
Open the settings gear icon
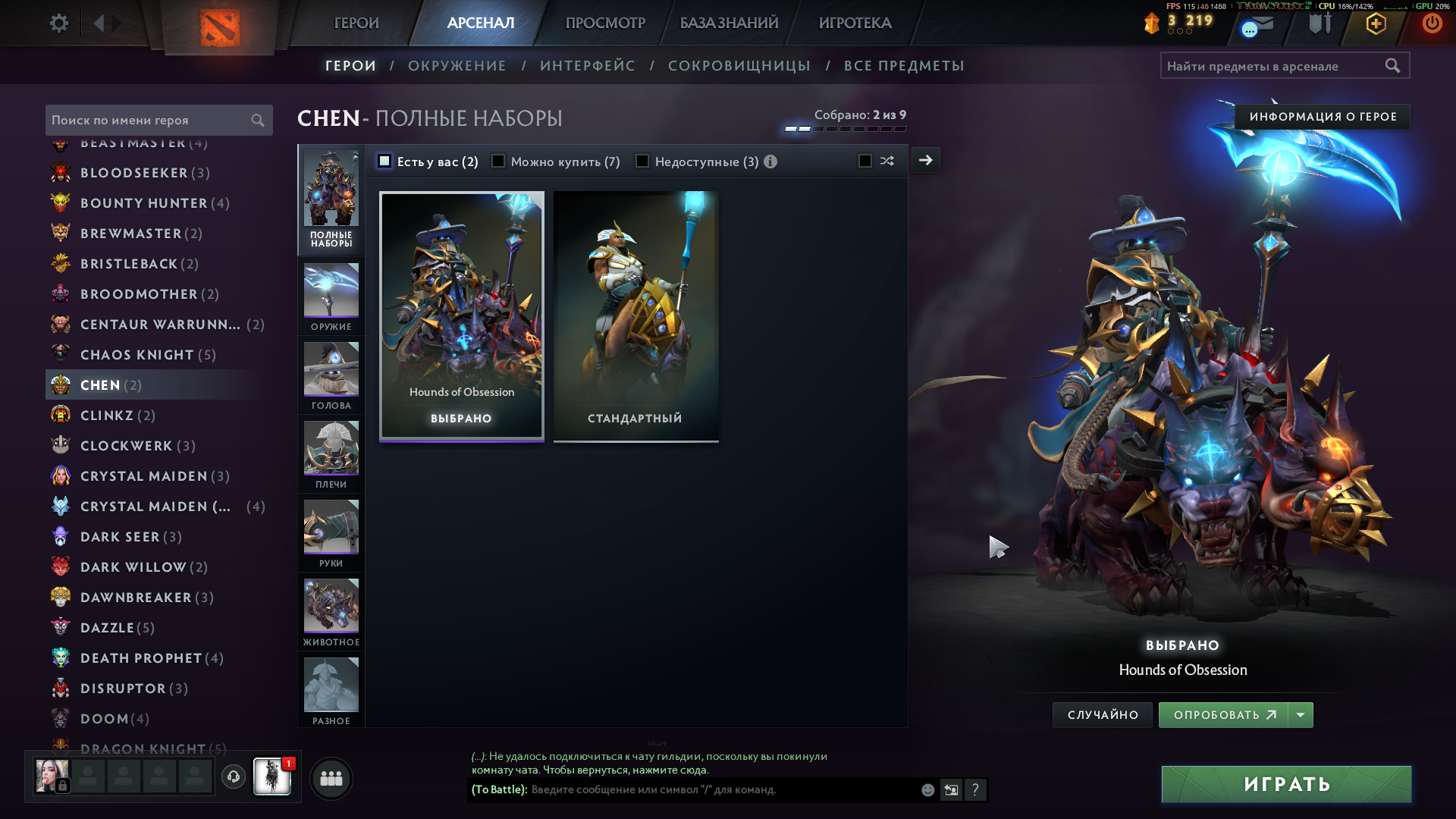click(x=58, y=23)
